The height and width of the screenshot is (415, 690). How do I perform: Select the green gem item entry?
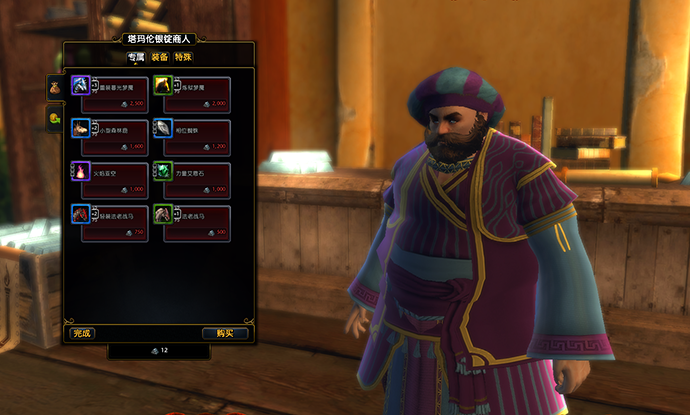point(191,179)
